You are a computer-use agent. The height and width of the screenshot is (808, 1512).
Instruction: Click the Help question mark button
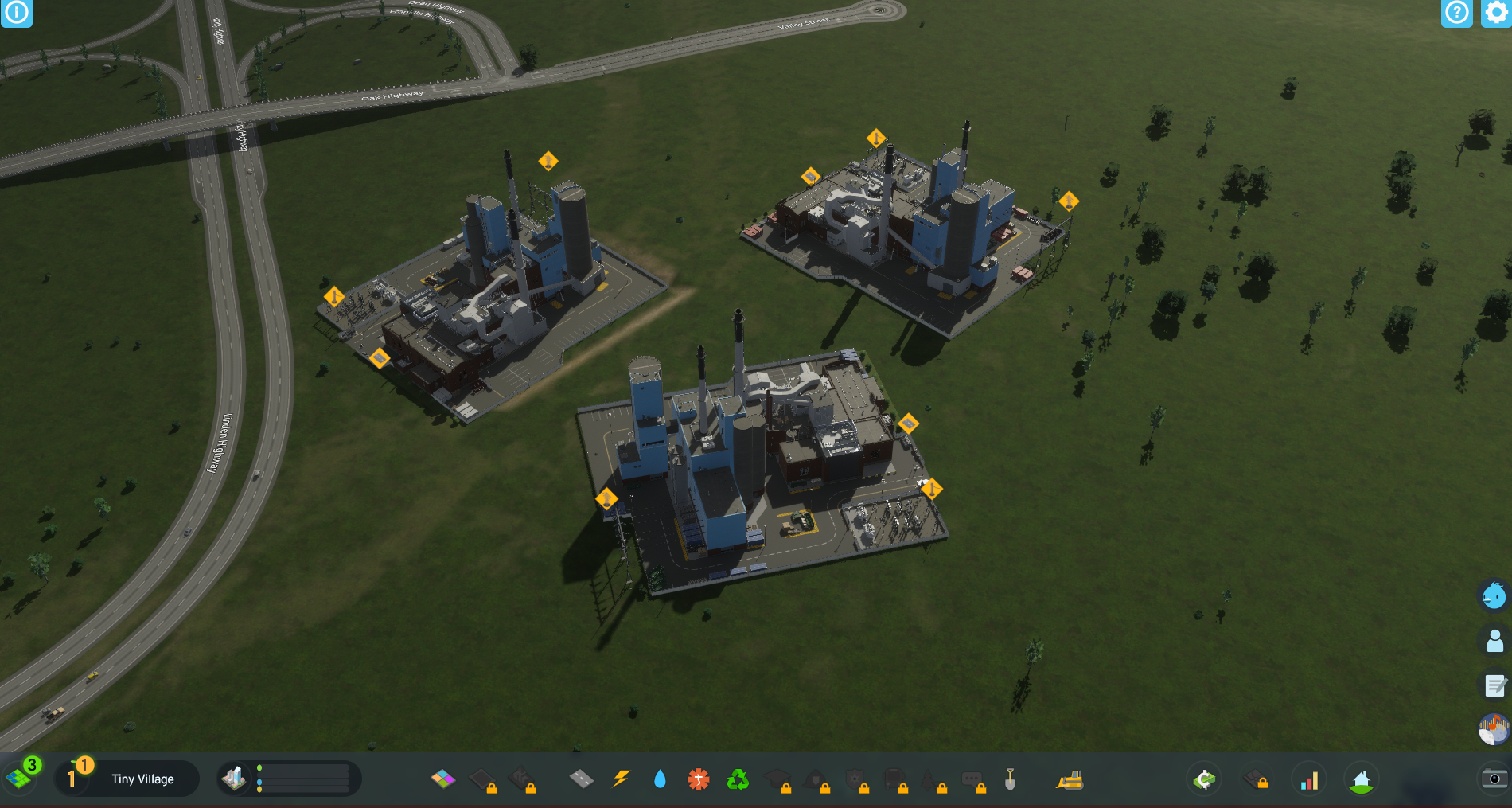click(1456, 14)
